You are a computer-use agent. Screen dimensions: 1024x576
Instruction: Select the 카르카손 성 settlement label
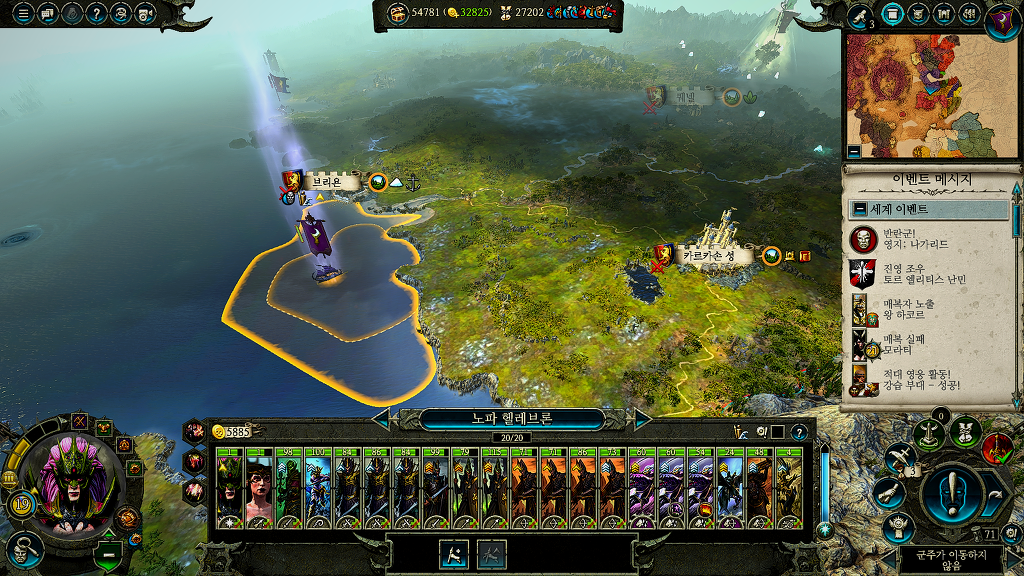(714, 256)
